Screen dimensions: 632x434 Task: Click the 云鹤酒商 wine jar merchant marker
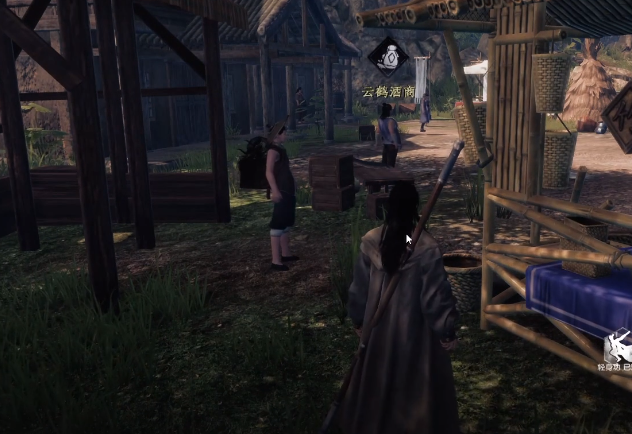click(388, 57)
